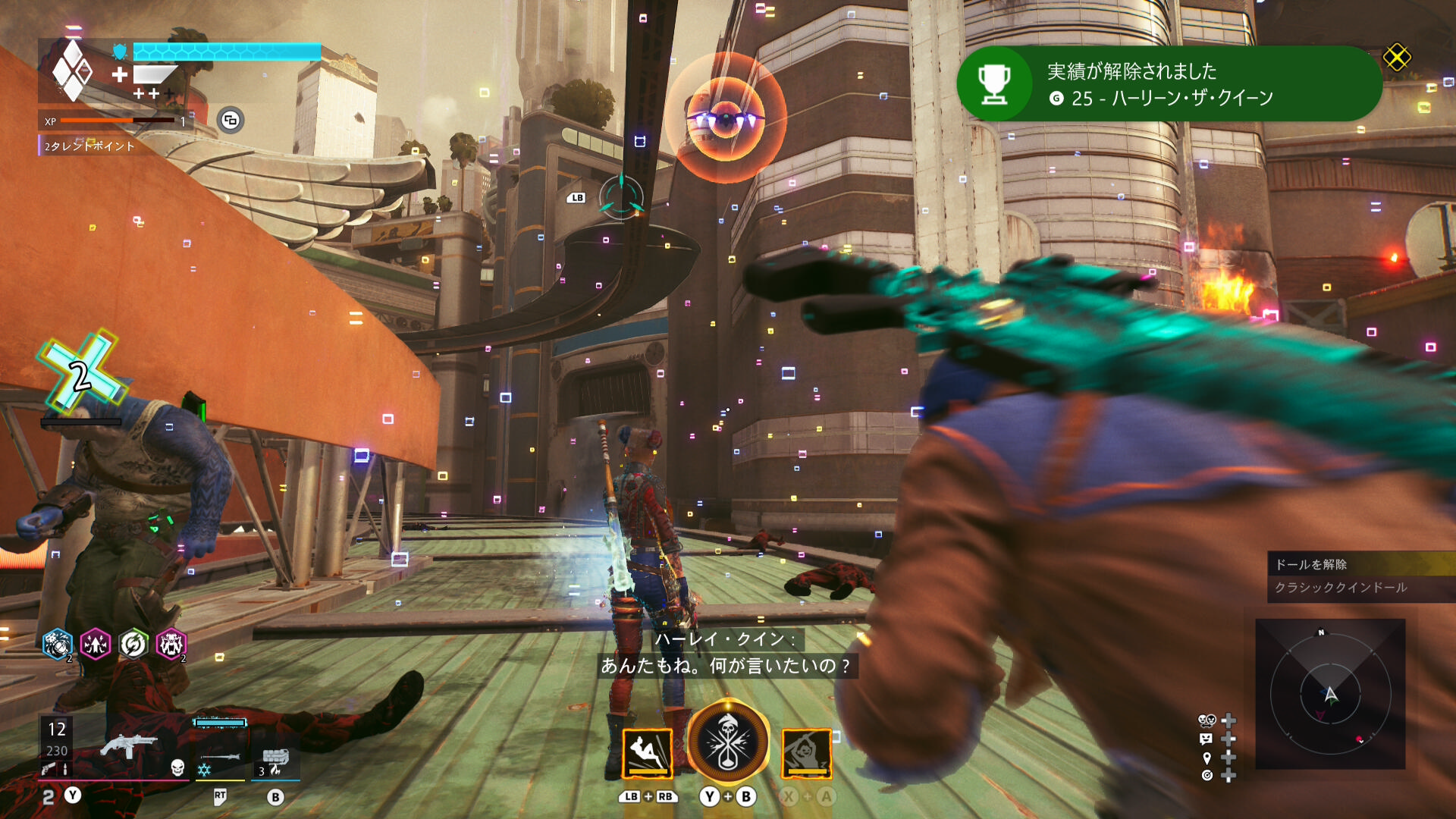This screenshot has width=1456, height=819.
Task: Click the copy-window icon beside XP bar
Action: pos(231,120)
